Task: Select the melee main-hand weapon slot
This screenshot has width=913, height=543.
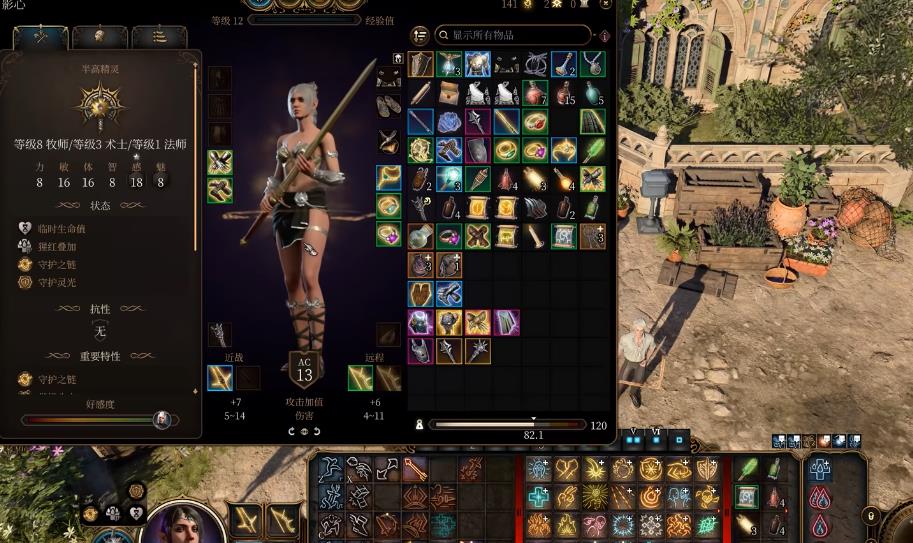Action: pyautogui.click(x=220, y=377)
